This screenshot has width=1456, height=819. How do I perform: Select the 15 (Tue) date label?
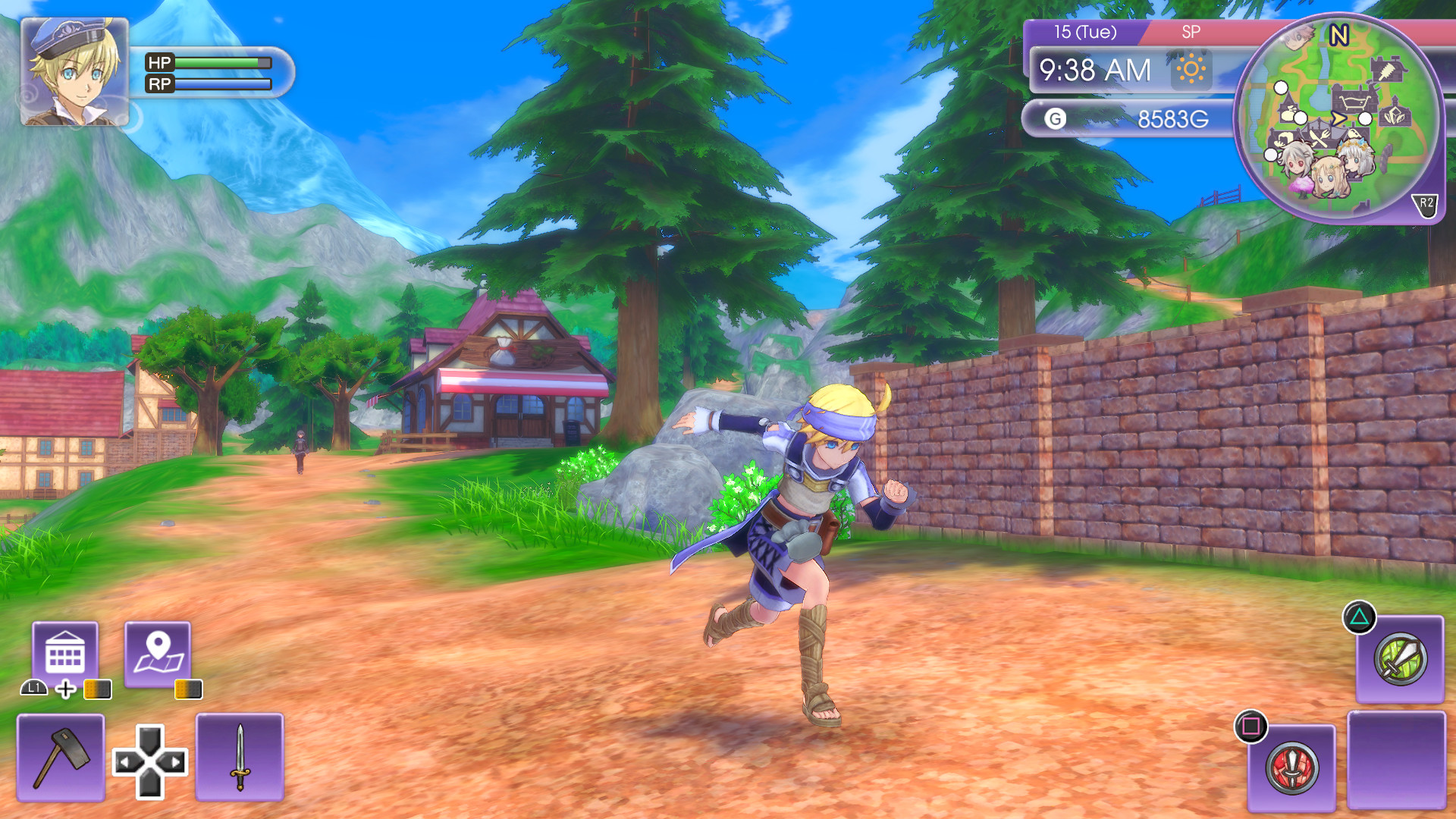click(1084, 32)
